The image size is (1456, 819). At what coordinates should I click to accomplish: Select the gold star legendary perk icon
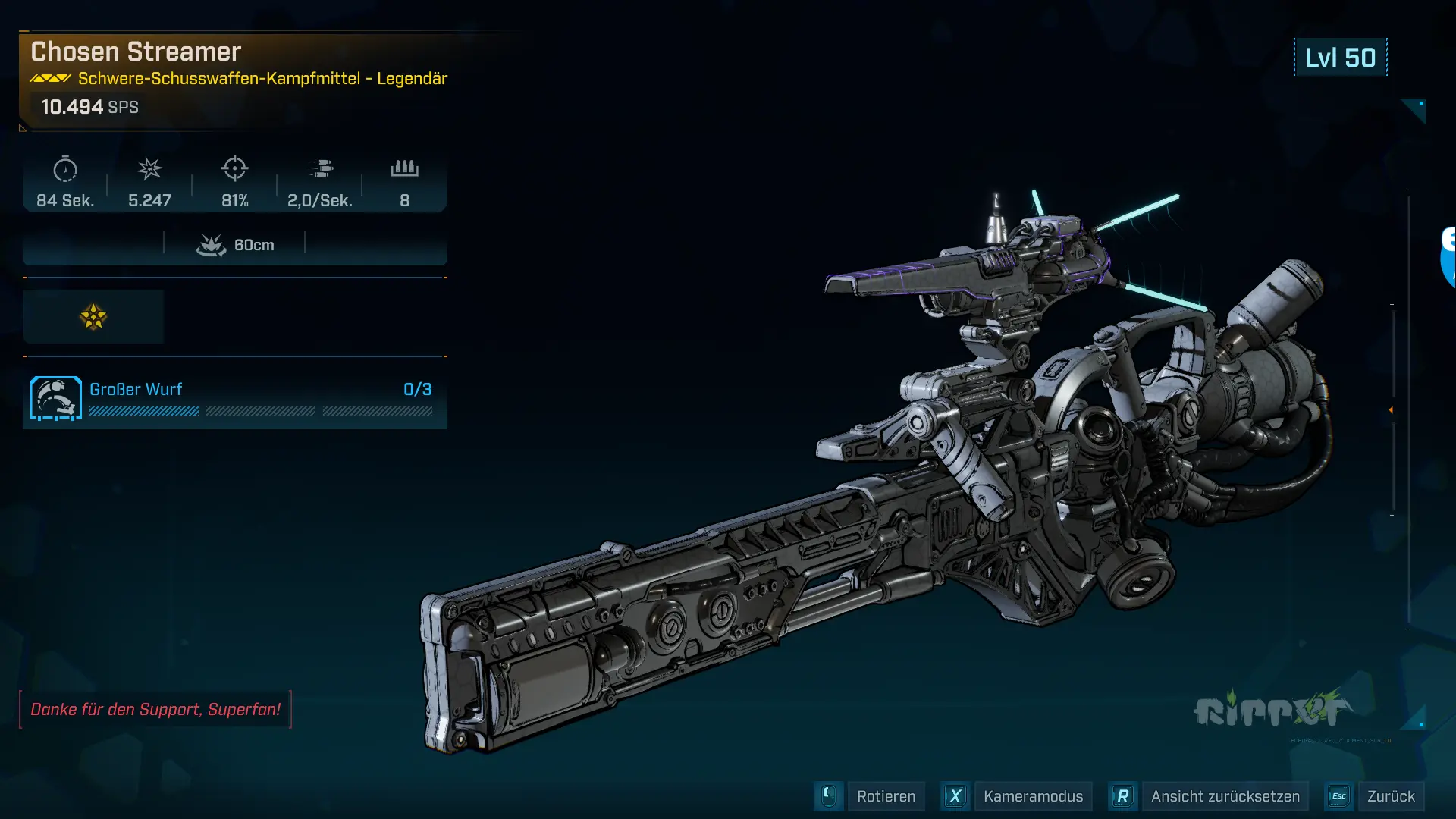93,317
